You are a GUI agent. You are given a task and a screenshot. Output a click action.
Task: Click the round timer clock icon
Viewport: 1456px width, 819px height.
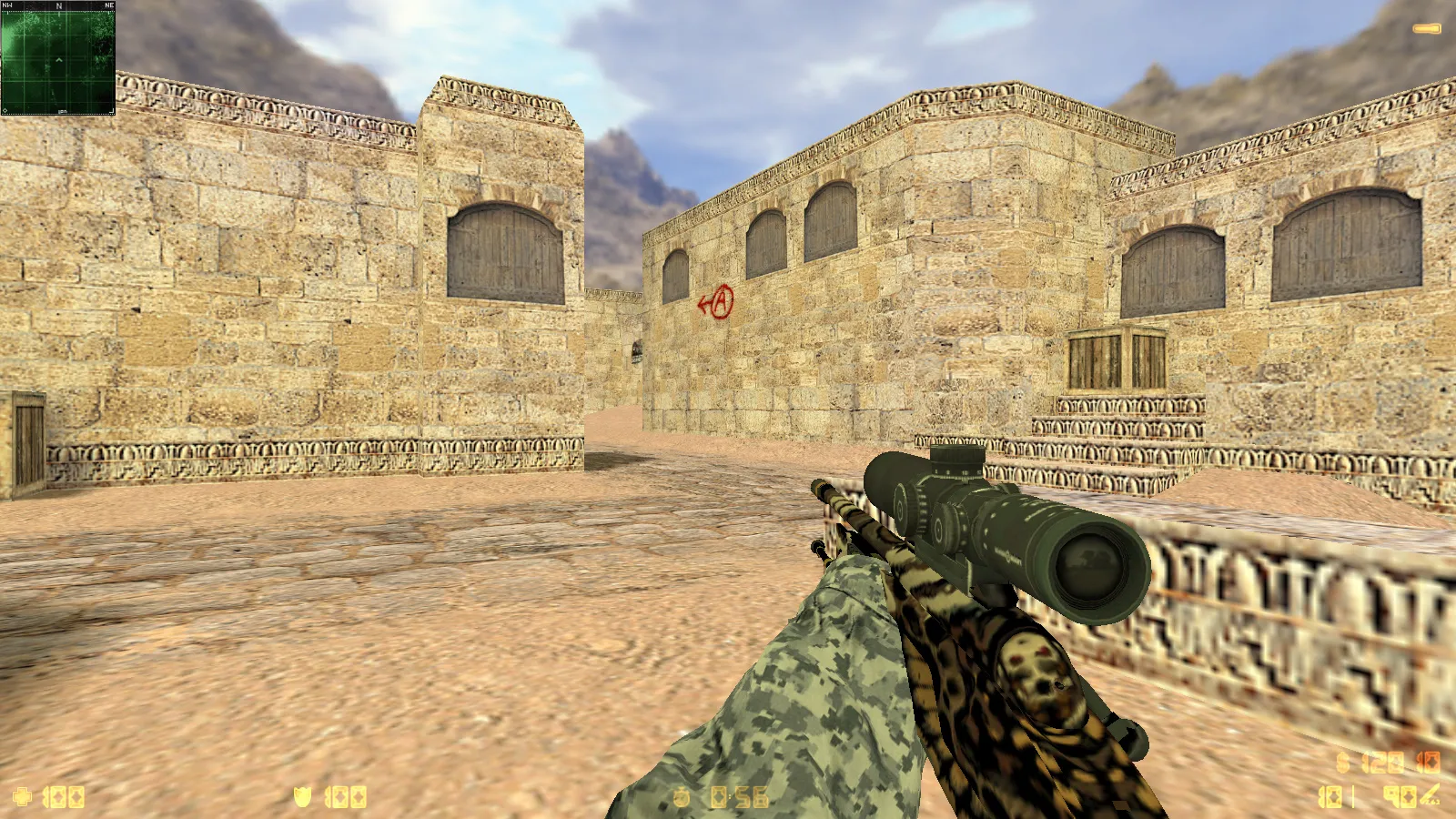pos(682,797)
